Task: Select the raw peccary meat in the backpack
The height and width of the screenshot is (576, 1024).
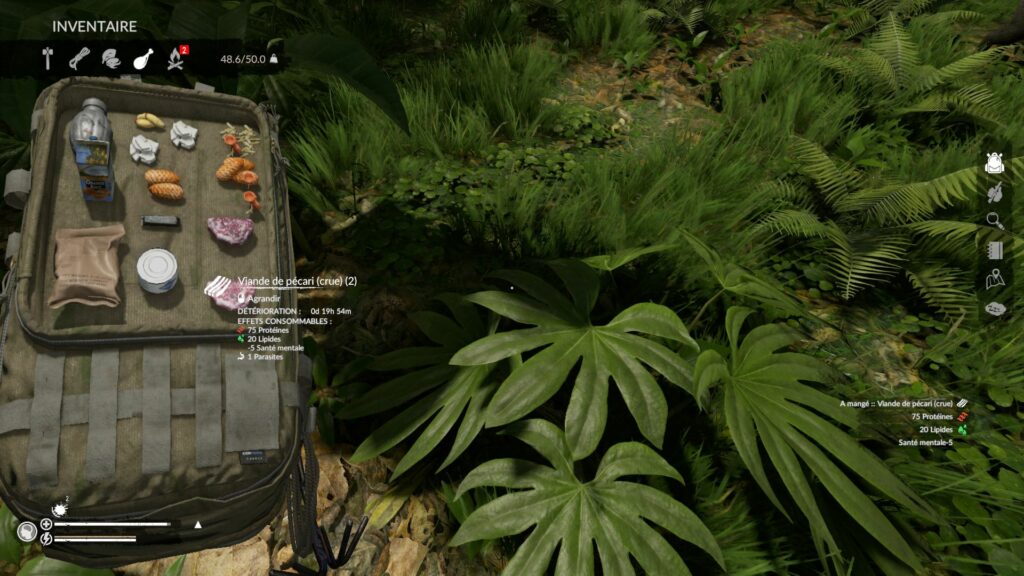Action: [230, 230]
